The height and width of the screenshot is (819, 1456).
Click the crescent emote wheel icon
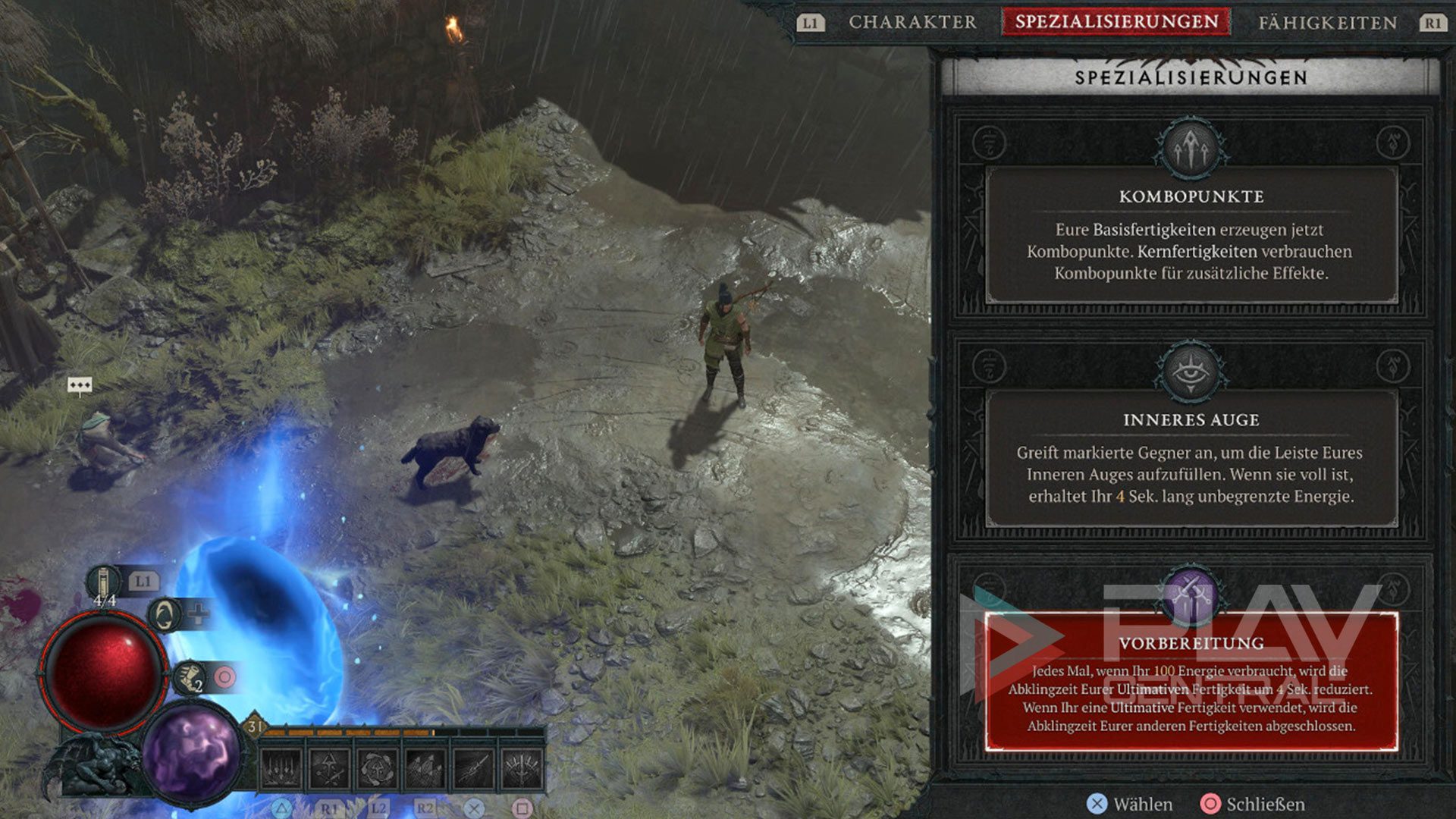[x=163, y=614]
